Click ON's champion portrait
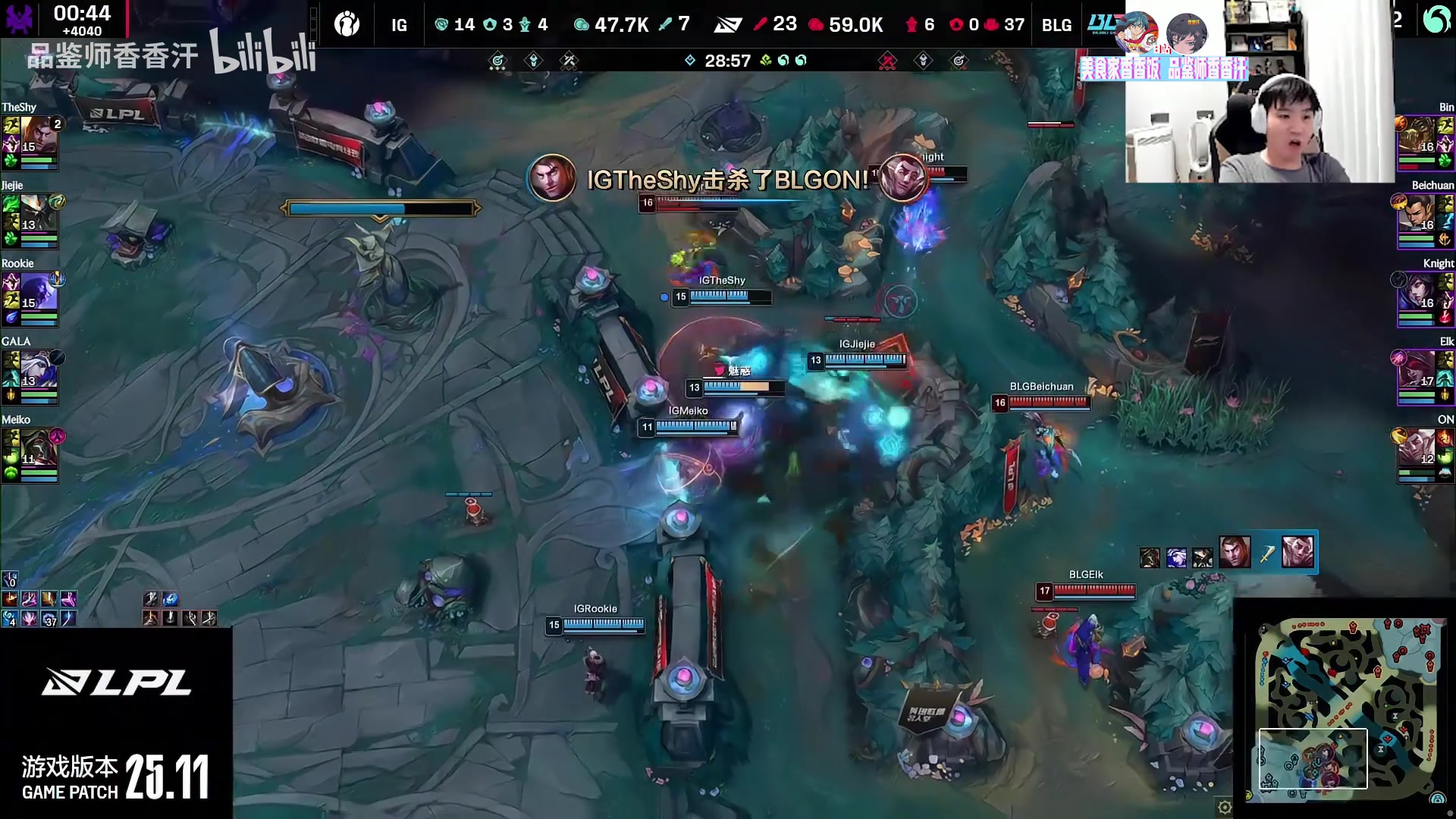This screenshot has width=1456, height=819. 1418,449
